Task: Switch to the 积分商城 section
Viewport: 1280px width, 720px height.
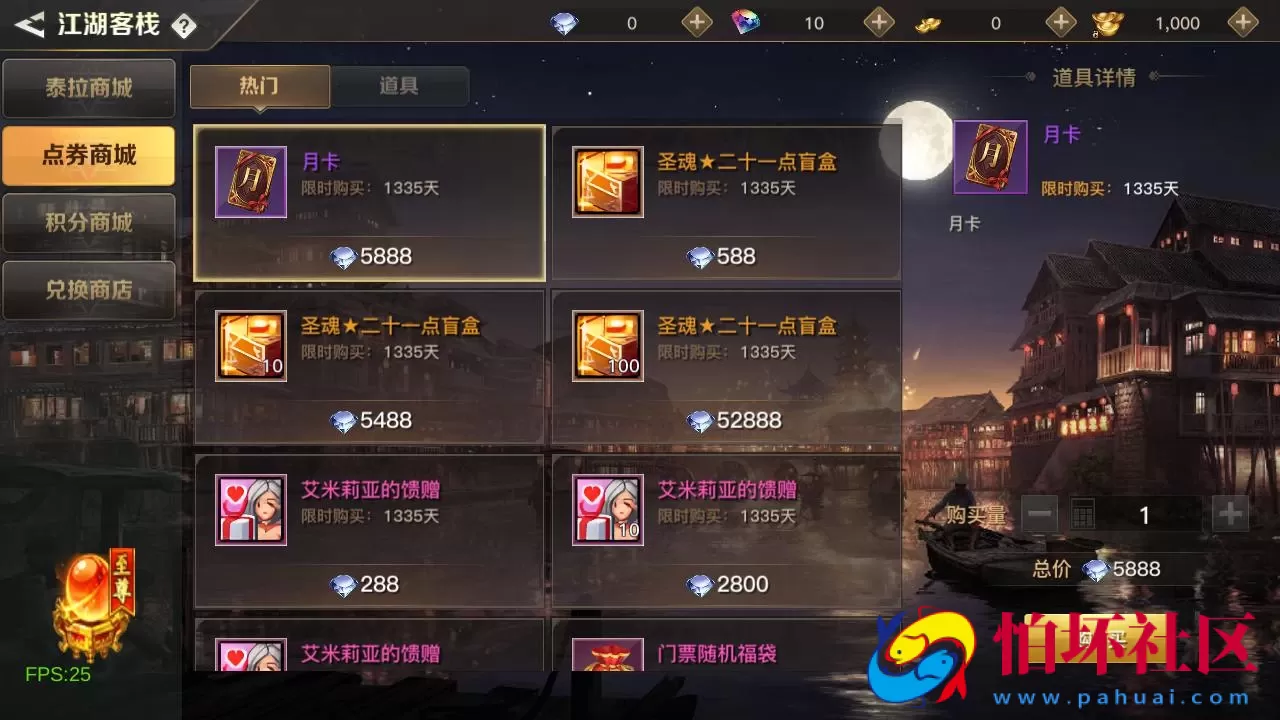Action: pos(89,223)
